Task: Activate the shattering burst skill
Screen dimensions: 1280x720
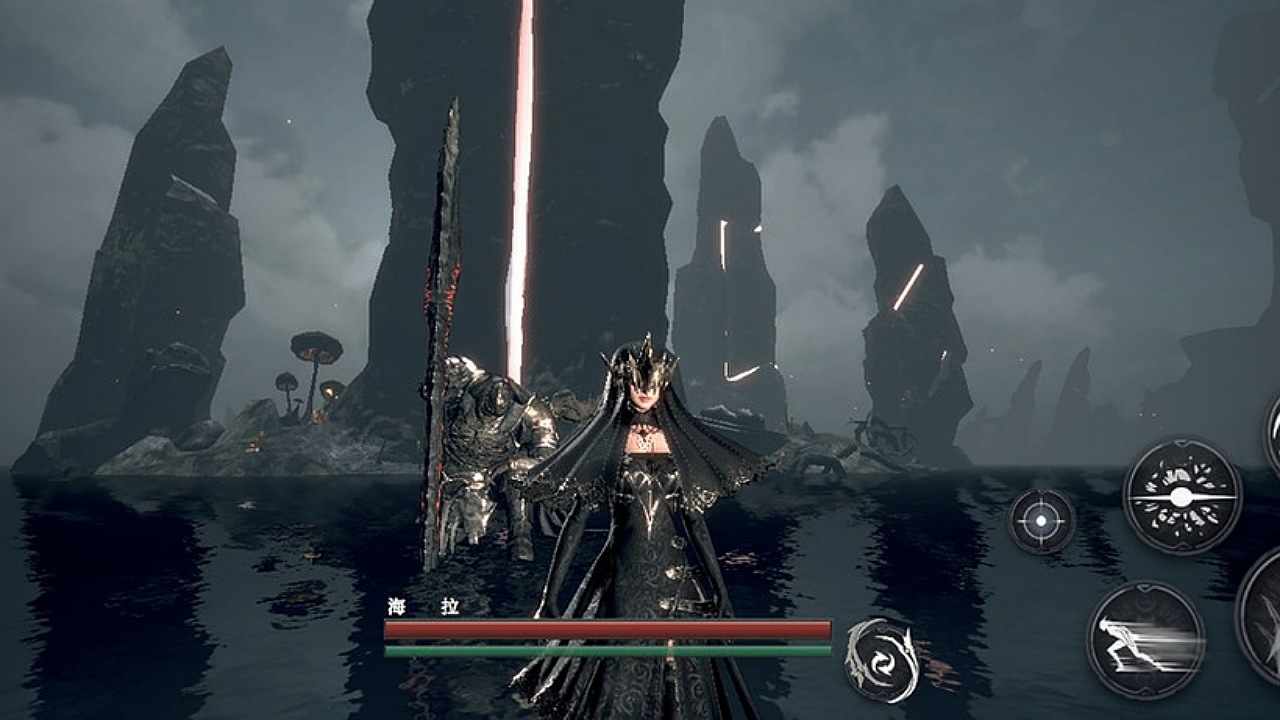Action: 1181,496
